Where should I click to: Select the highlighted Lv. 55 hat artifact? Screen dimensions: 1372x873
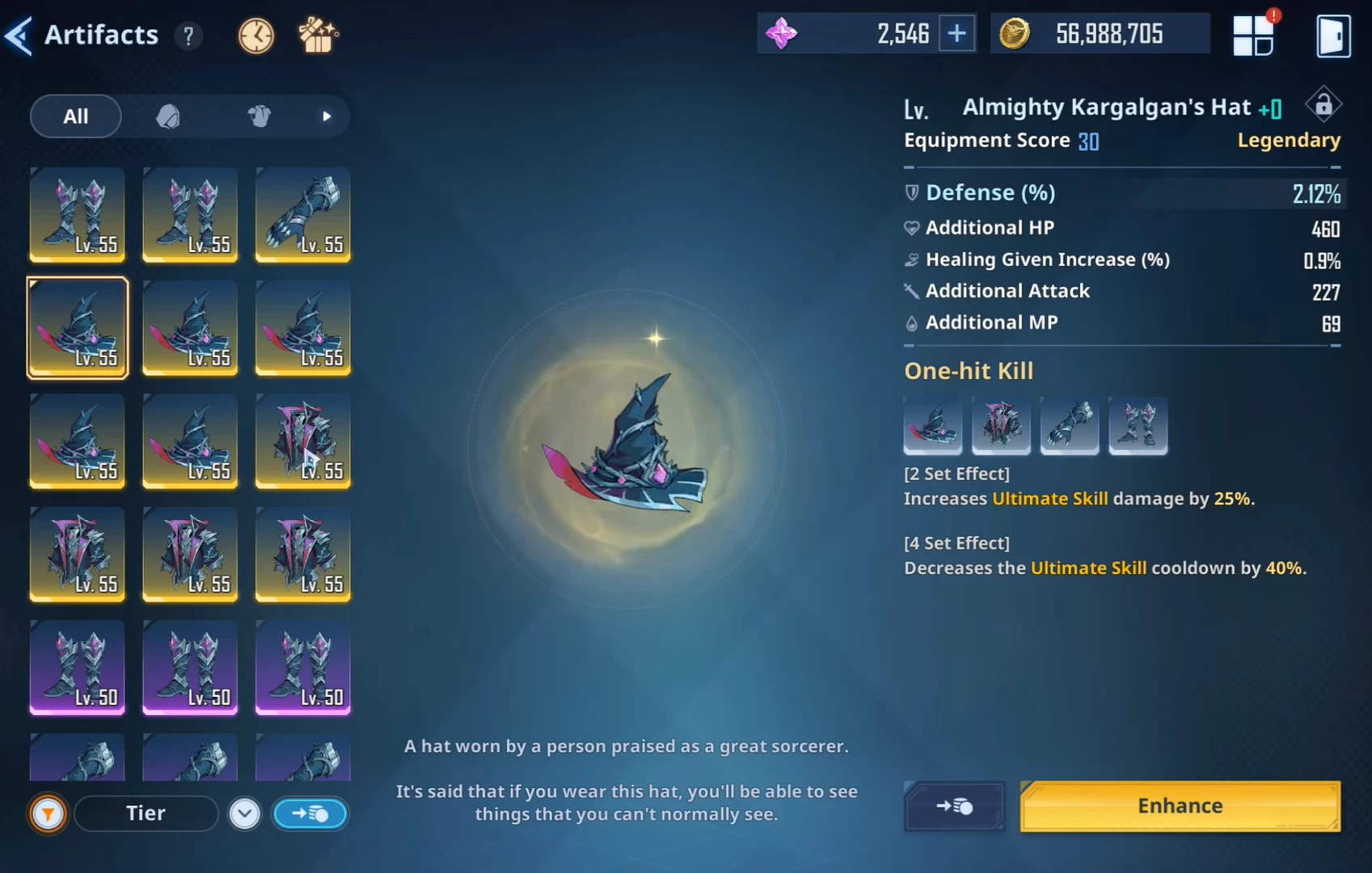[x=78, y=327]
